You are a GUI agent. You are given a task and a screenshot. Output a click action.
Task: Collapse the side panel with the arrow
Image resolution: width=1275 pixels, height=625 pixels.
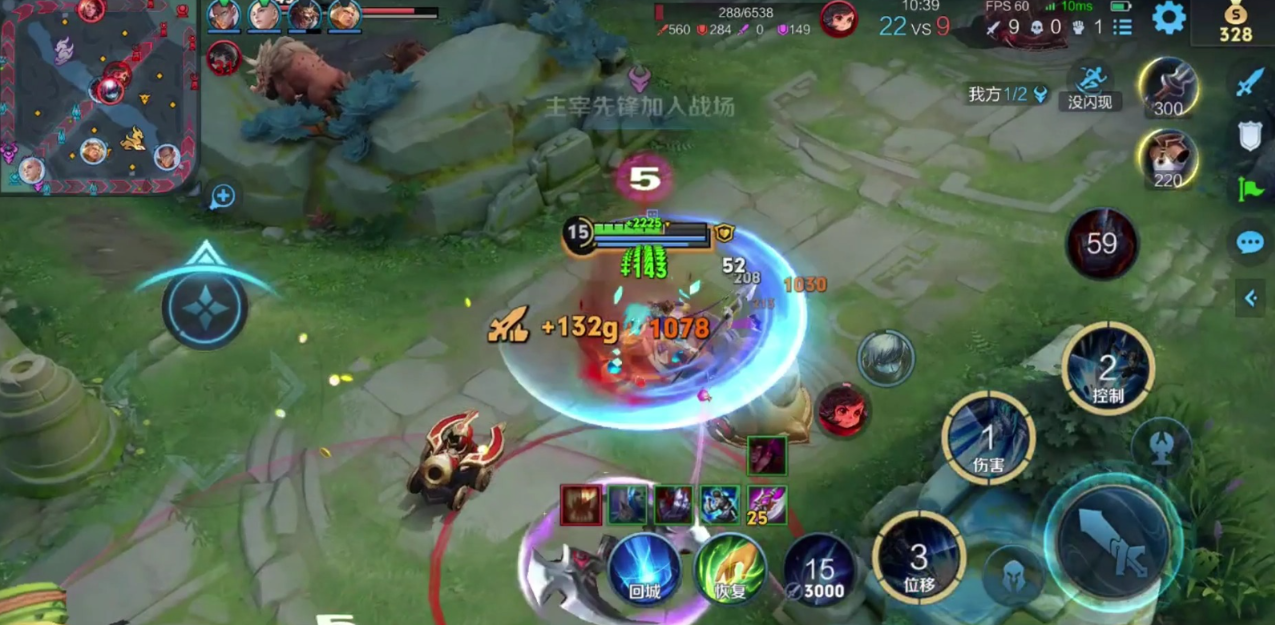click(1250, 297)
